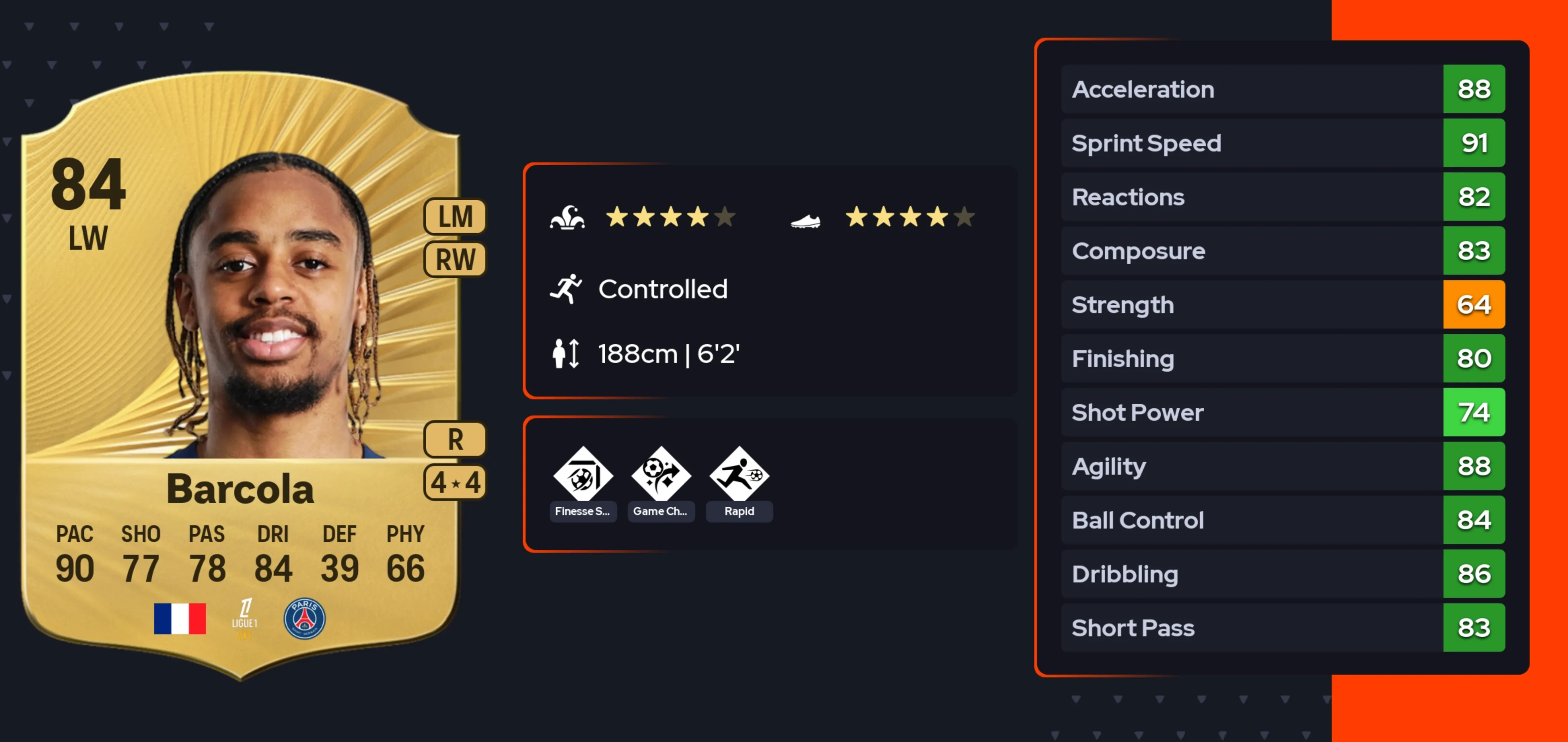Screen dimensions: 1568x742
Task: Click the Game Ch... PlayStyle icon
Action: 661,475
